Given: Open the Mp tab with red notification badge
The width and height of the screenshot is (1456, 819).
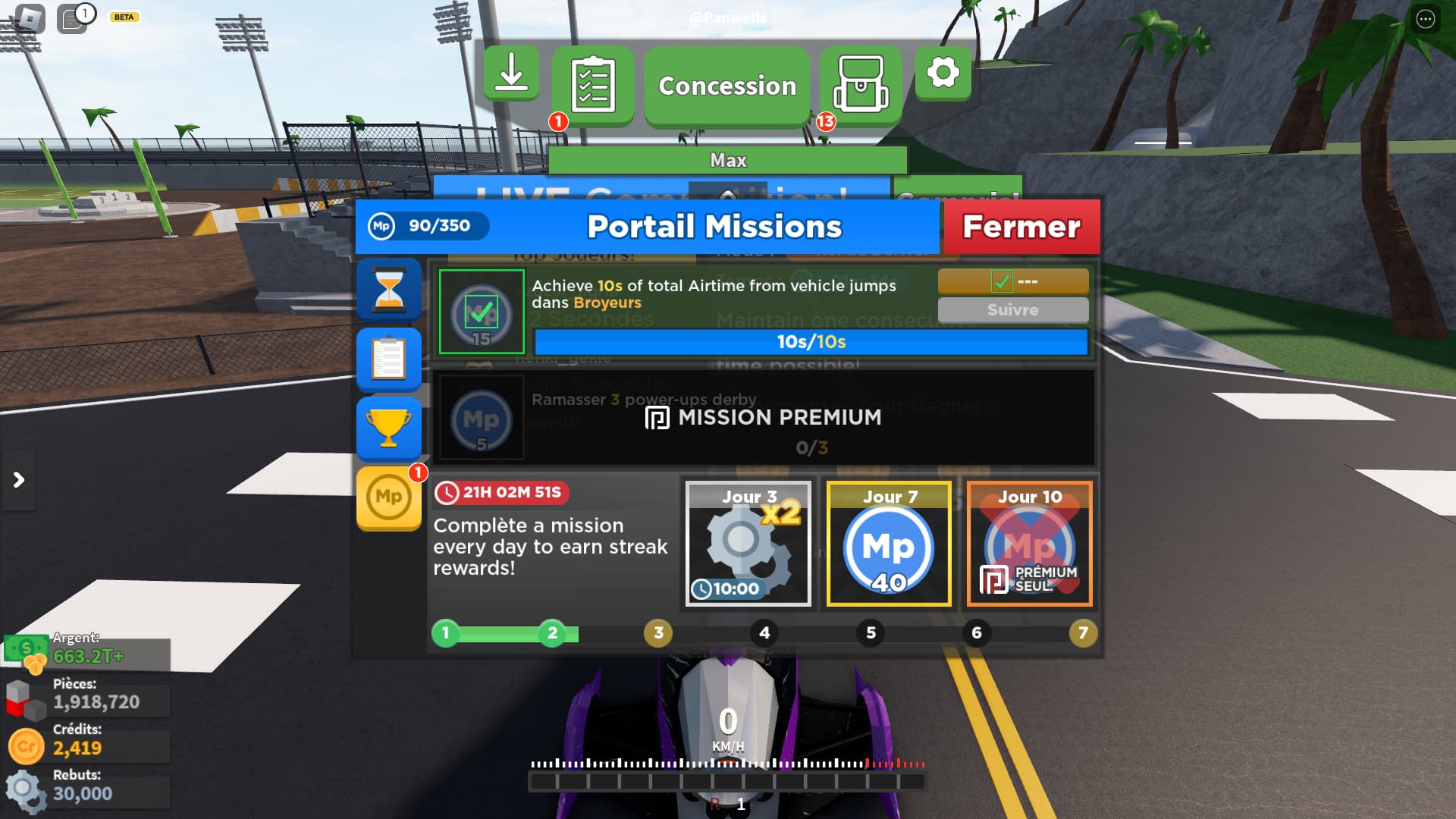Looking at the screenshot, I should point(388,497).
